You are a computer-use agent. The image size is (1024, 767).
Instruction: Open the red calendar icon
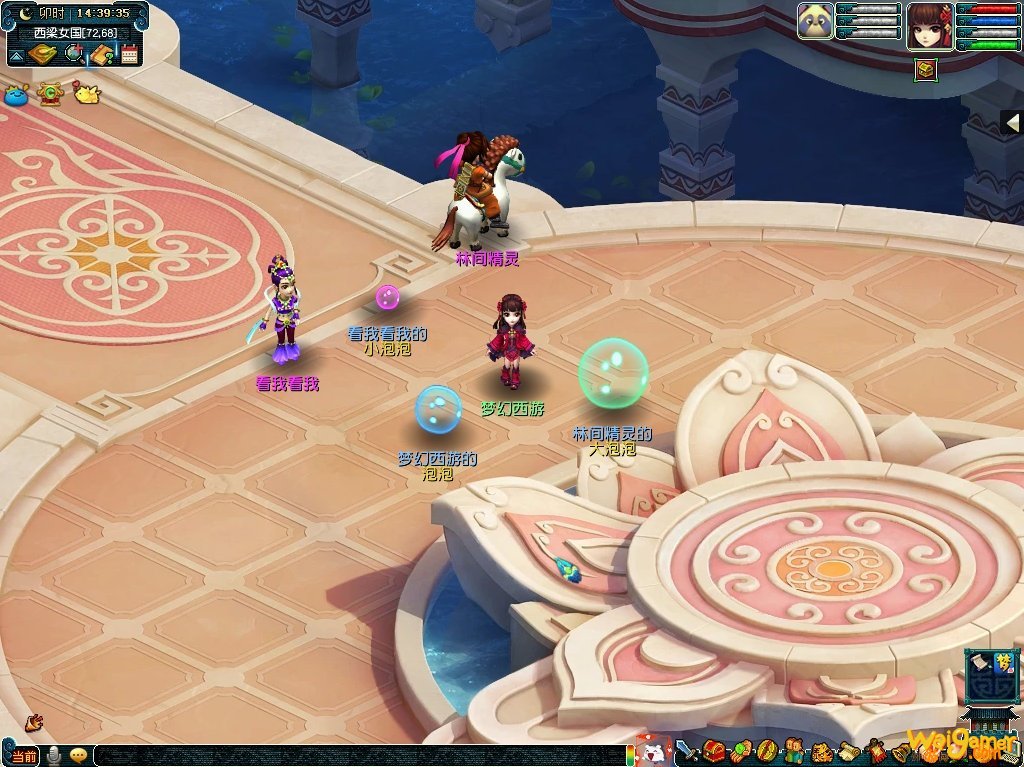pos(129,54)
